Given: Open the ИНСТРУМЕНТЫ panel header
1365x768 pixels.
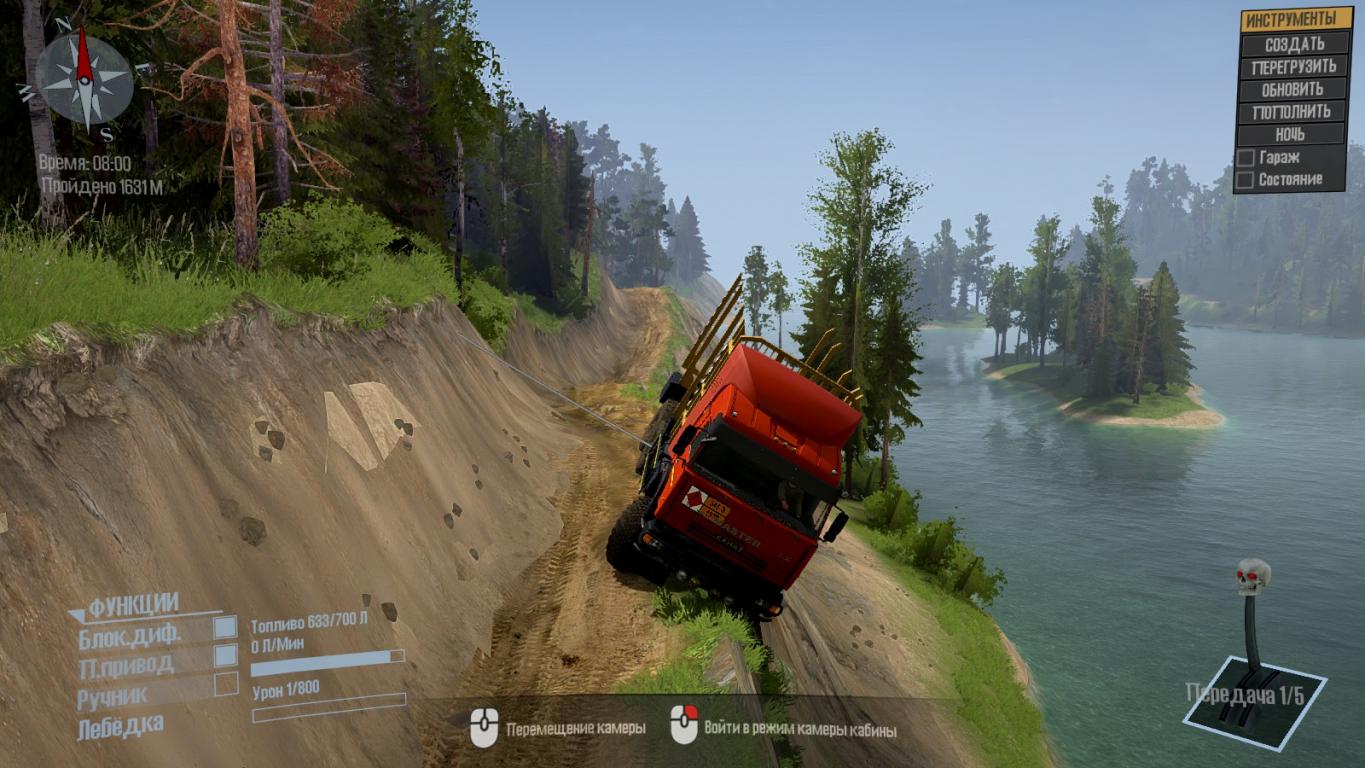Looking at the screenshot, I should coord(1296,19).
